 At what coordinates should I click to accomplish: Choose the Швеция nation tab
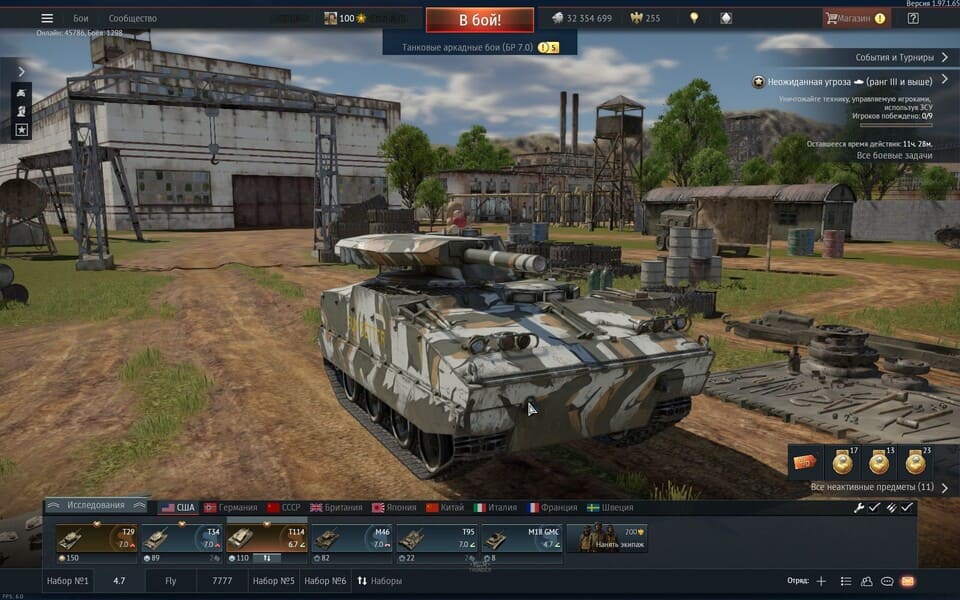point(610,508)
